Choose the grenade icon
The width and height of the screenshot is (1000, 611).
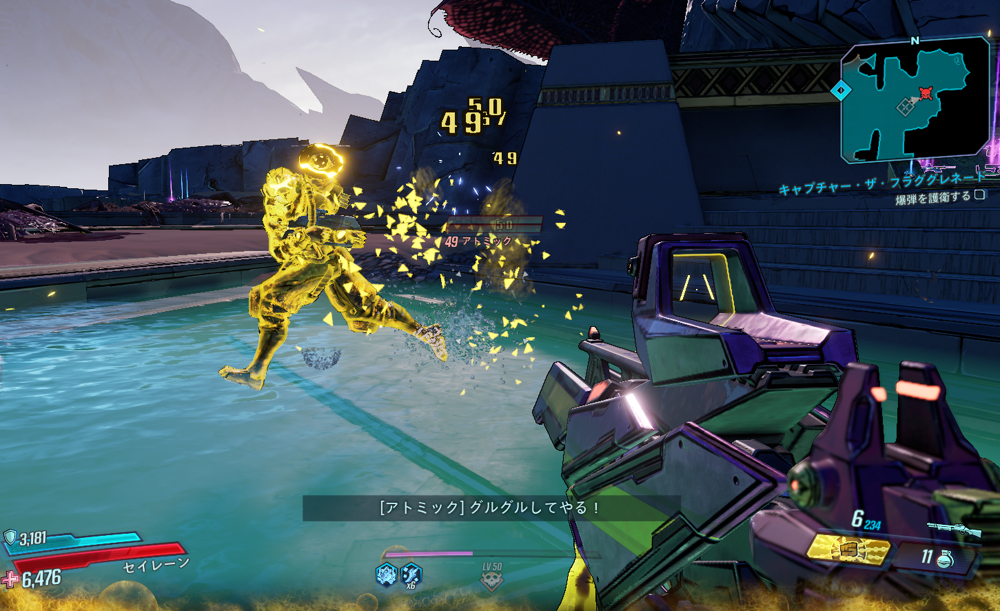[x=944, y=560]
